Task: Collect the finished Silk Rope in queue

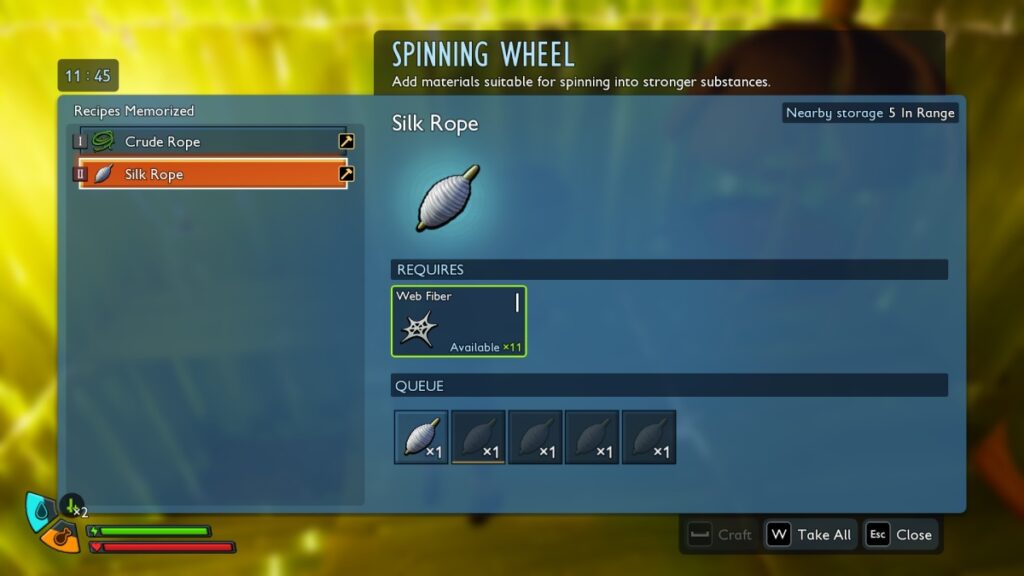Action: click(x=421, y=437)
